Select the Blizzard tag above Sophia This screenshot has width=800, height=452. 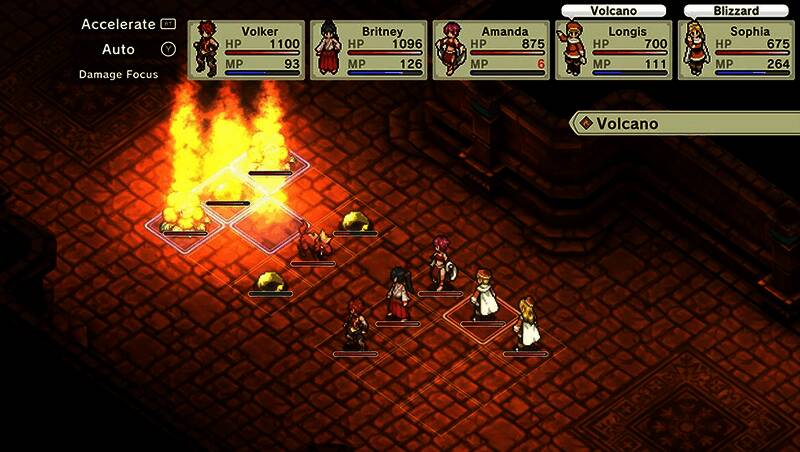click(x=736, y=11)
